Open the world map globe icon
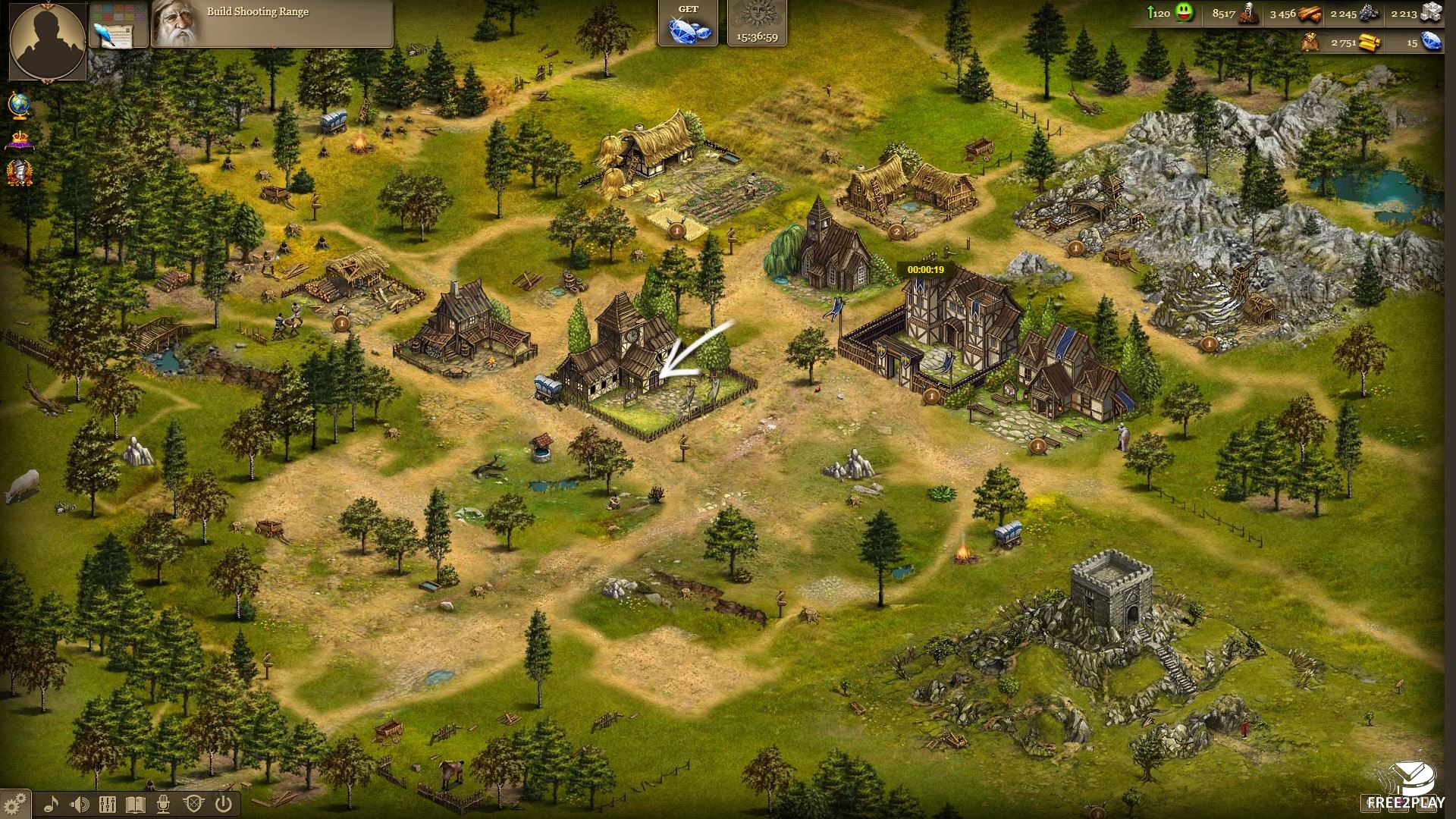The height and width of the screenshot is (819, 1456). click(19, 105)
